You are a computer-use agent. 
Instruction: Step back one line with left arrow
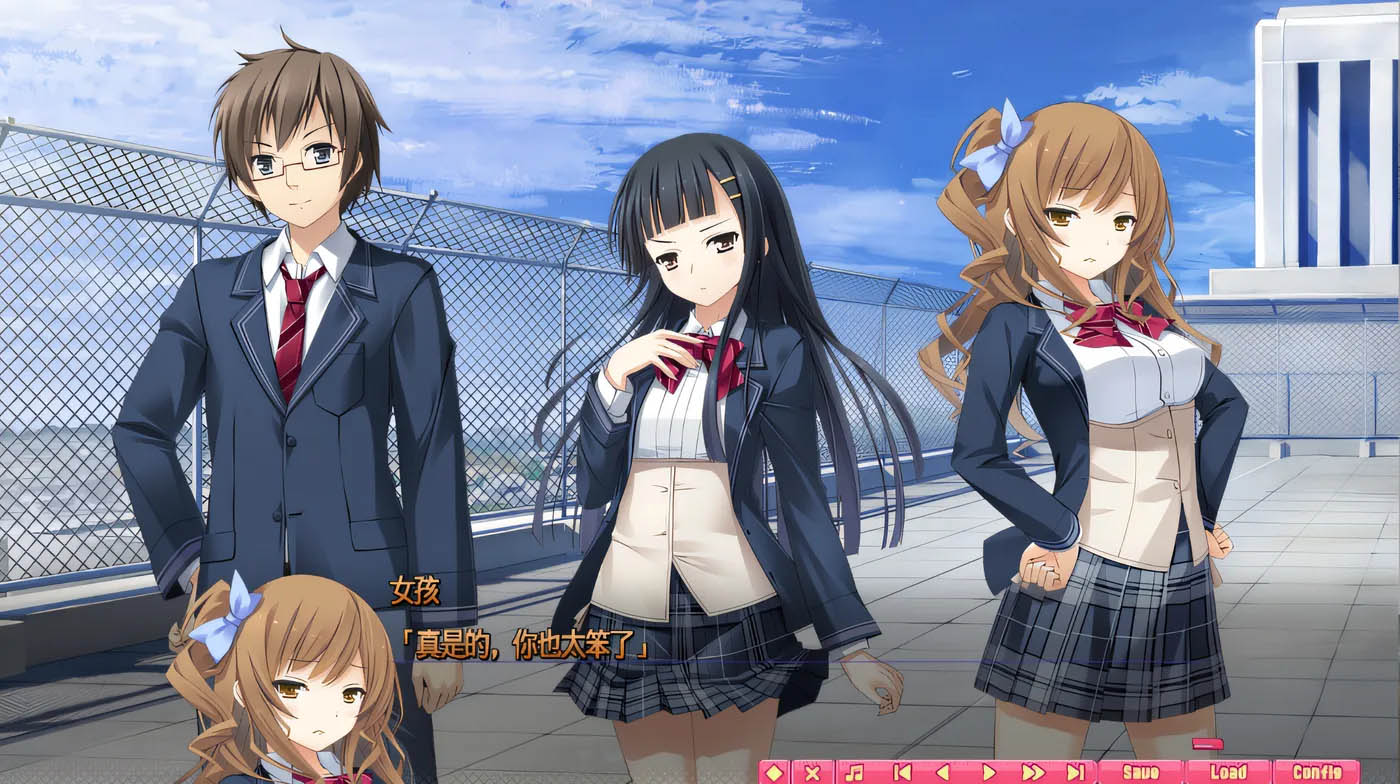click(942, 772)
